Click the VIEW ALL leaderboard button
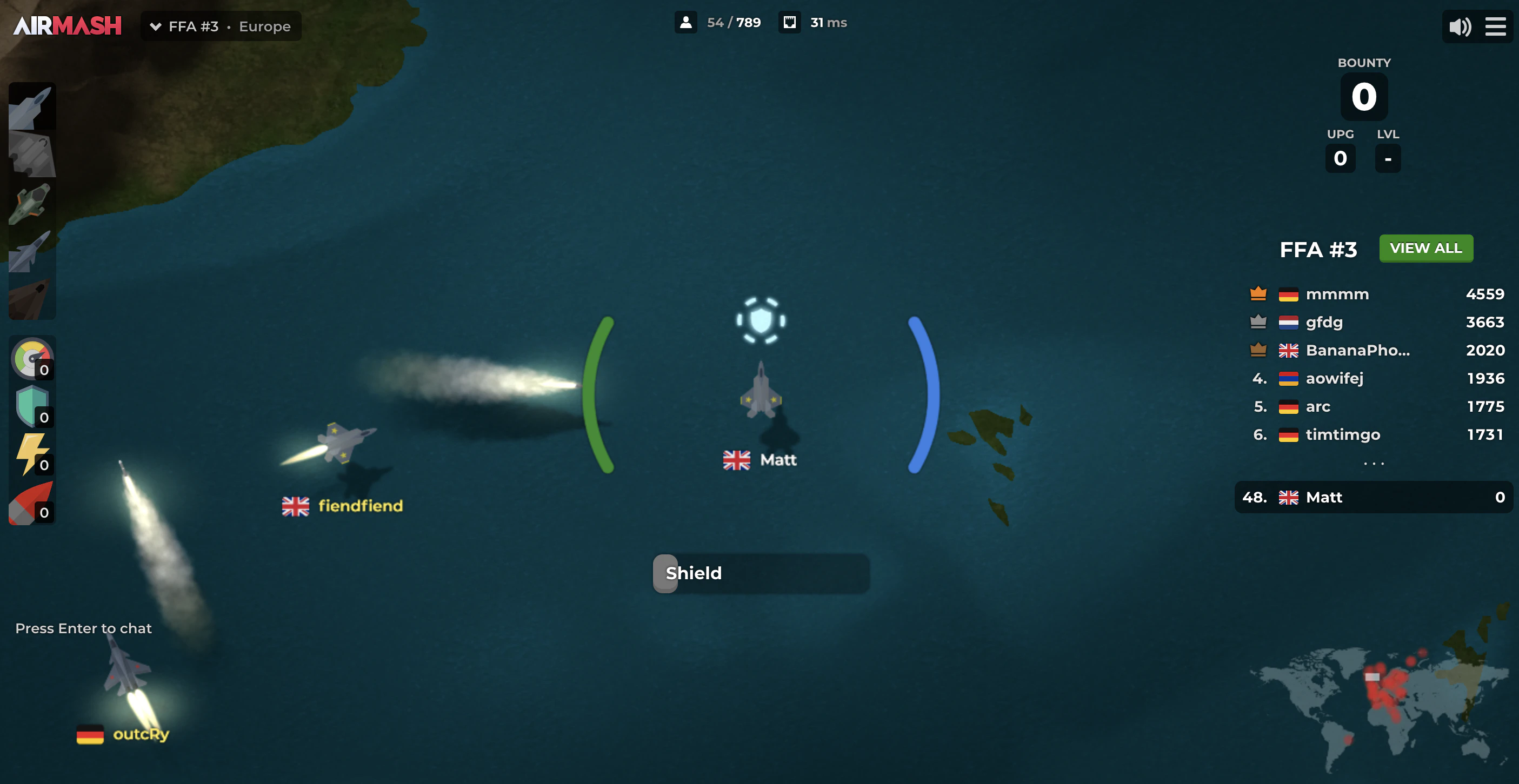 pos(1425,248)
